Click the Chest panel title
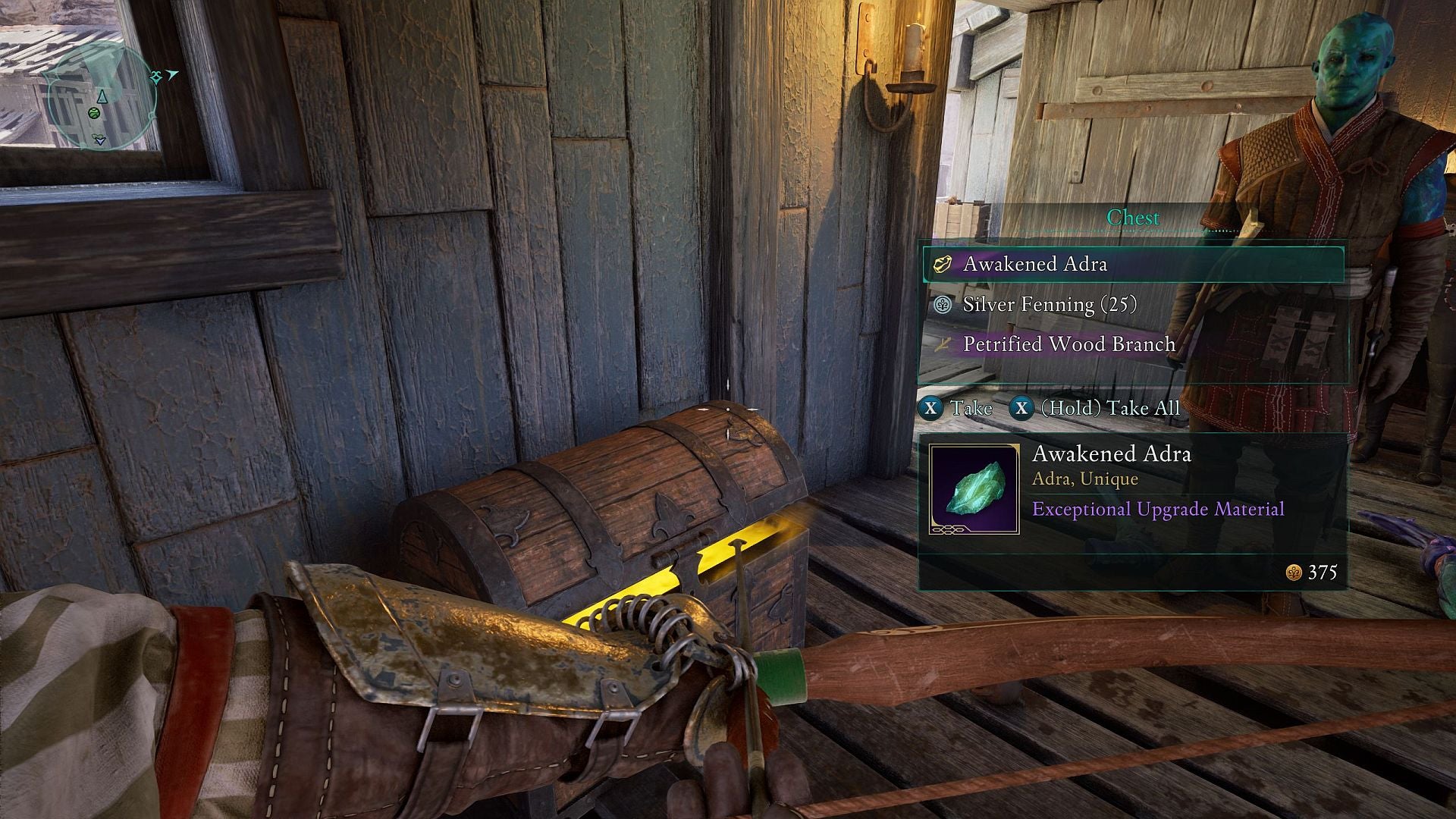The width and height of the screenshot is (1456, 819). 1135,218
